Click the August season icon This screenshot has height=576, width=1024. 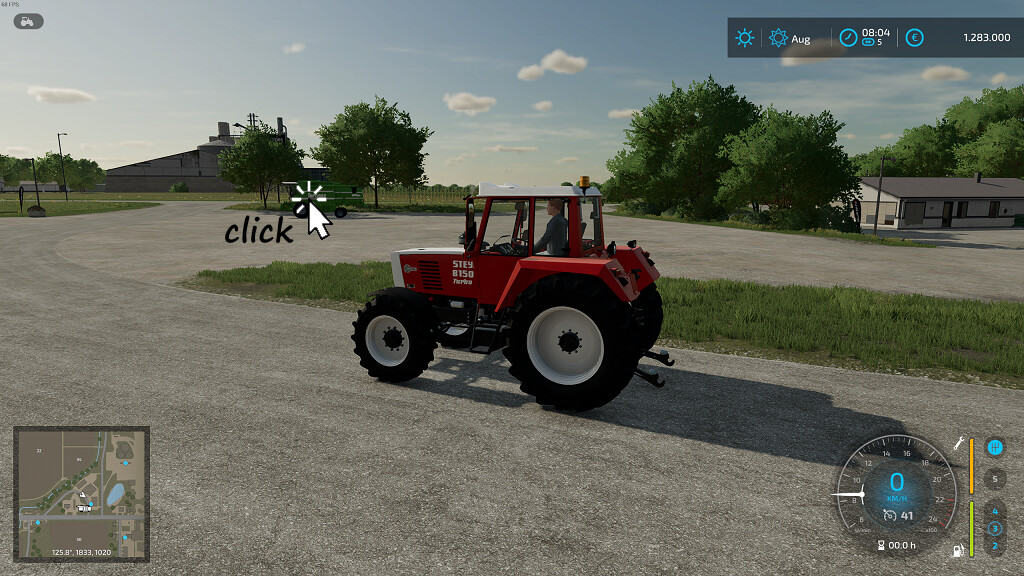(779, 38)
